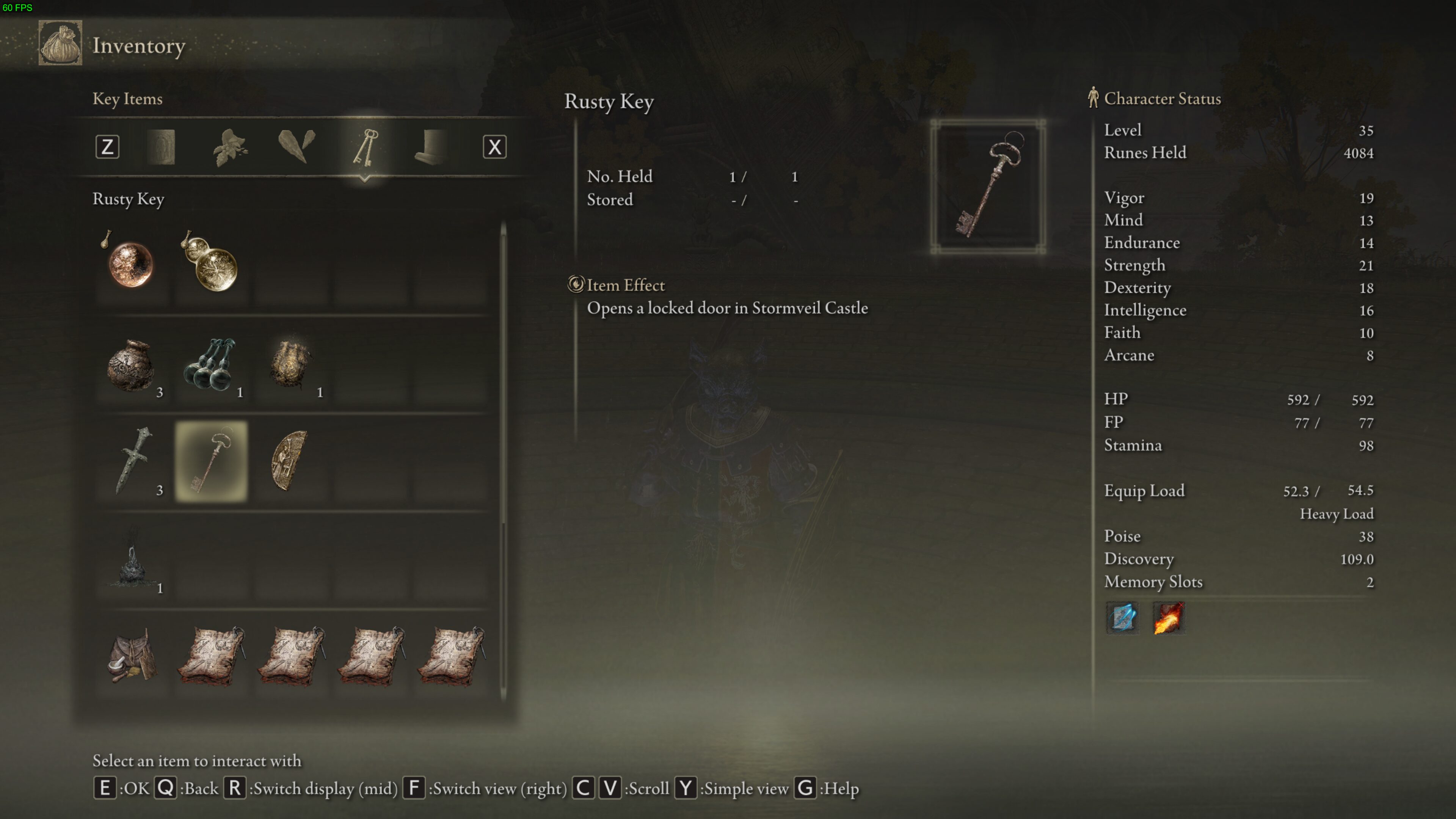Screen dimensions: 1456x819
Task: Select the highlighted Rusty Key in the grid
Action: pyautogui.click(x=211, y=461)
